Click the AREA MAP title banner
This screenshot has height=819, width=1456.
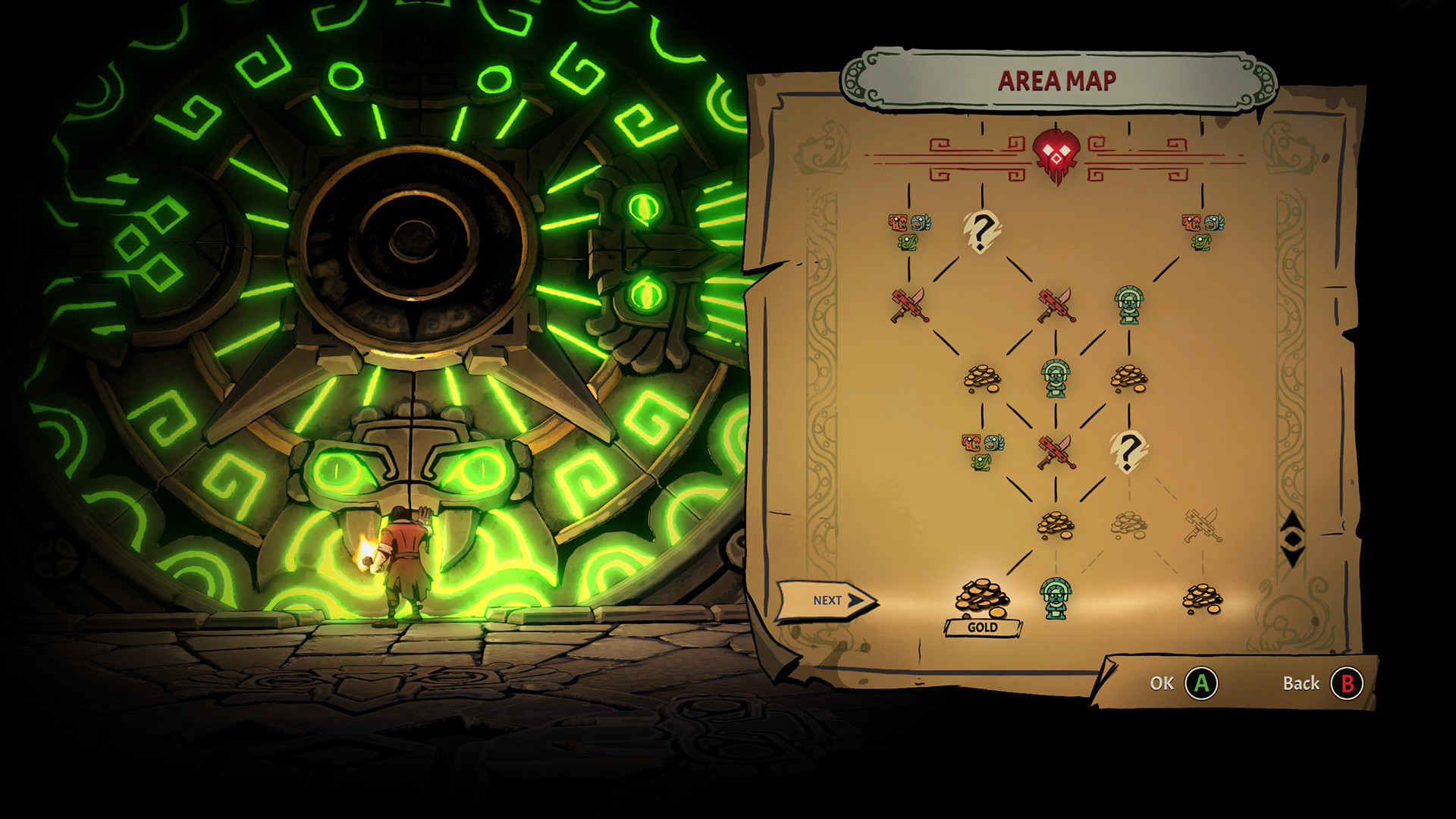[x=1059, y=78]
